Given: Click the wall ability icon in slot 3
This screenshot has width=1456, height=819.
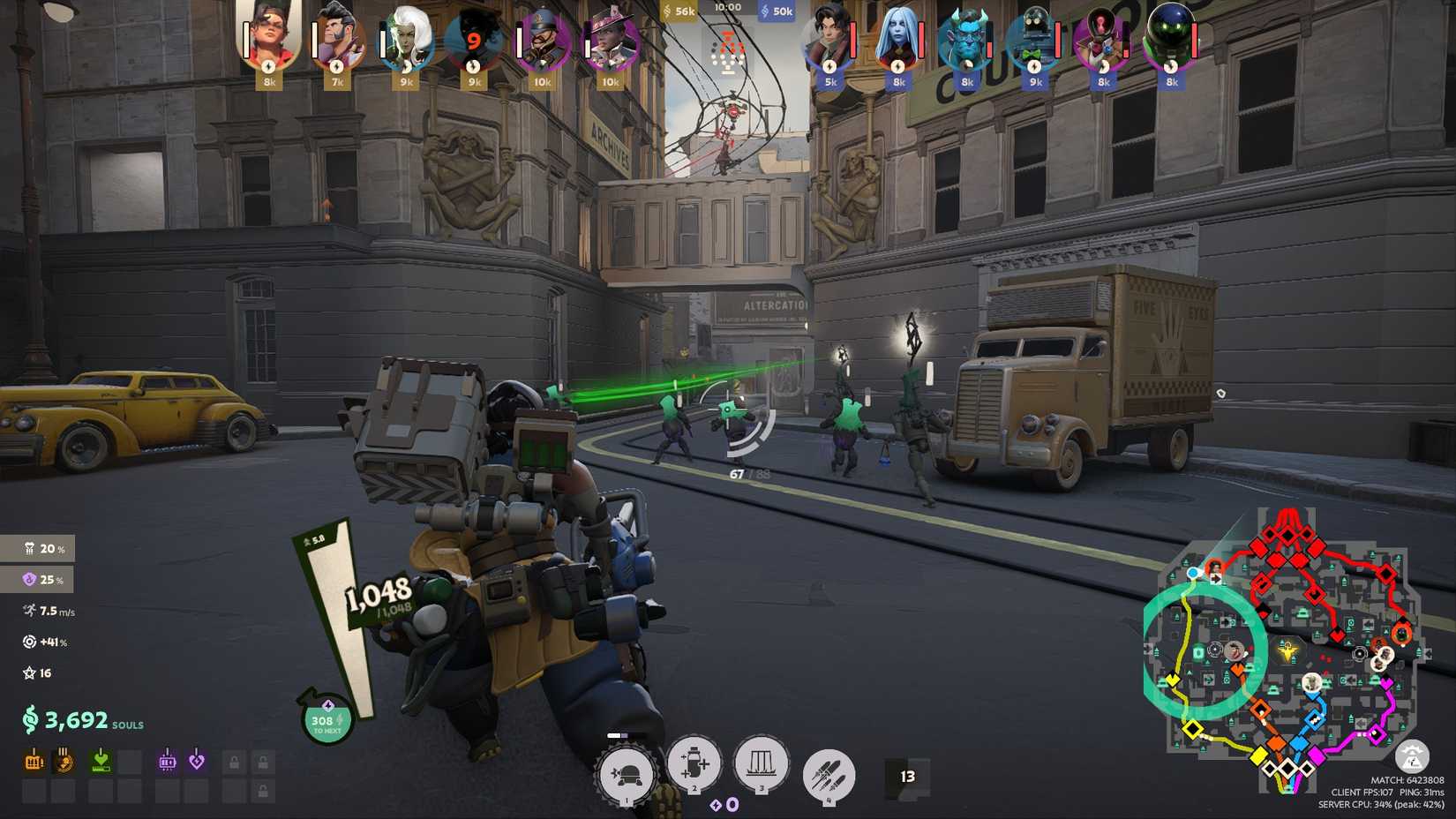Looking at the screenshot, I should pos(762,766).
